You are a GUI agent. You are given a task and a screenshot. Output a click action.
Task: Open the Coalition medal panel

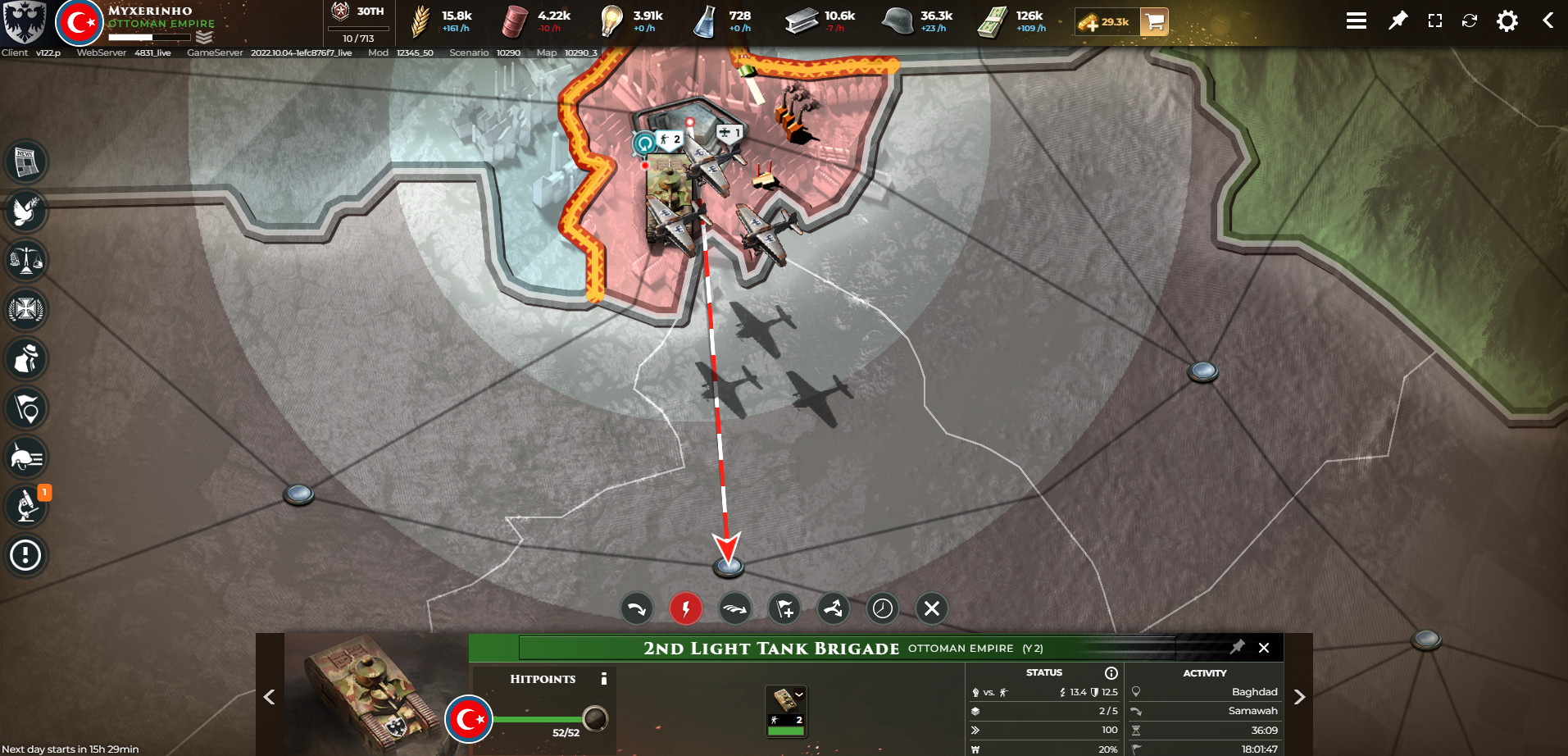point(26,310)
